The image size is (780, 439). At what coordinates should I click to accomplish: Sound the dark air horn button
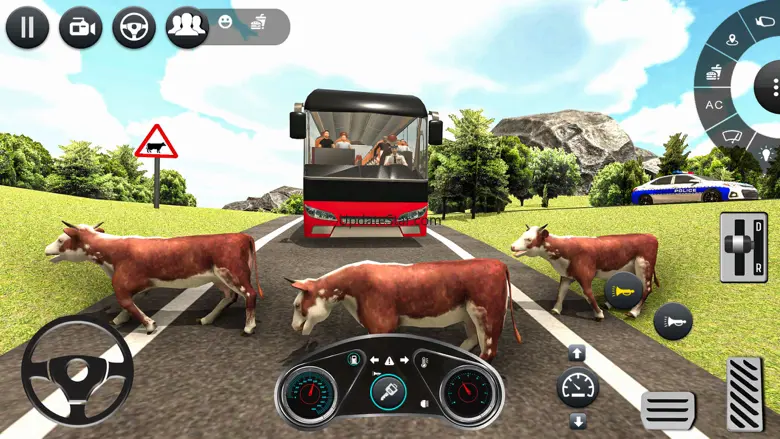tap(673, 322)
